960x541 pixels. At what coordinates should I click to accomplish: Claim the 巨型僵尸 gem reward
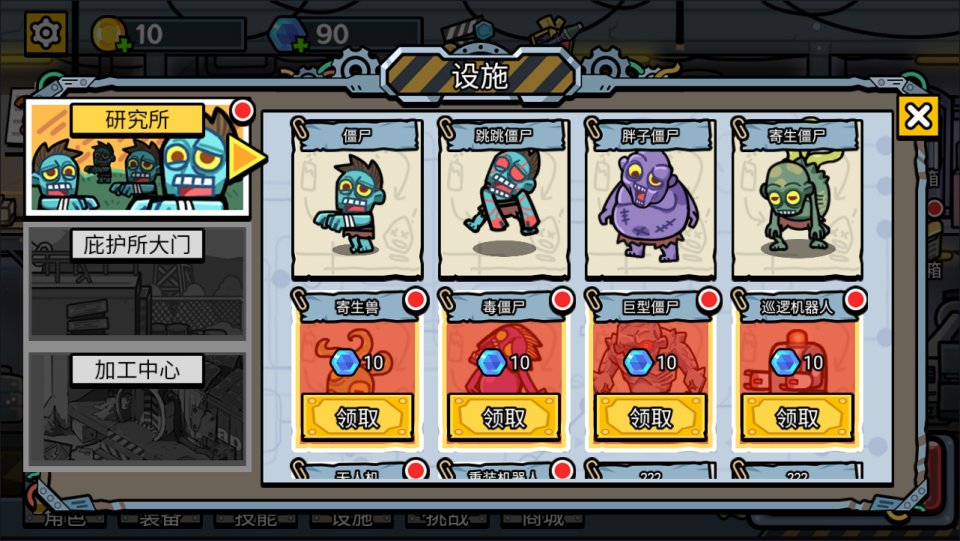point(650,417)
